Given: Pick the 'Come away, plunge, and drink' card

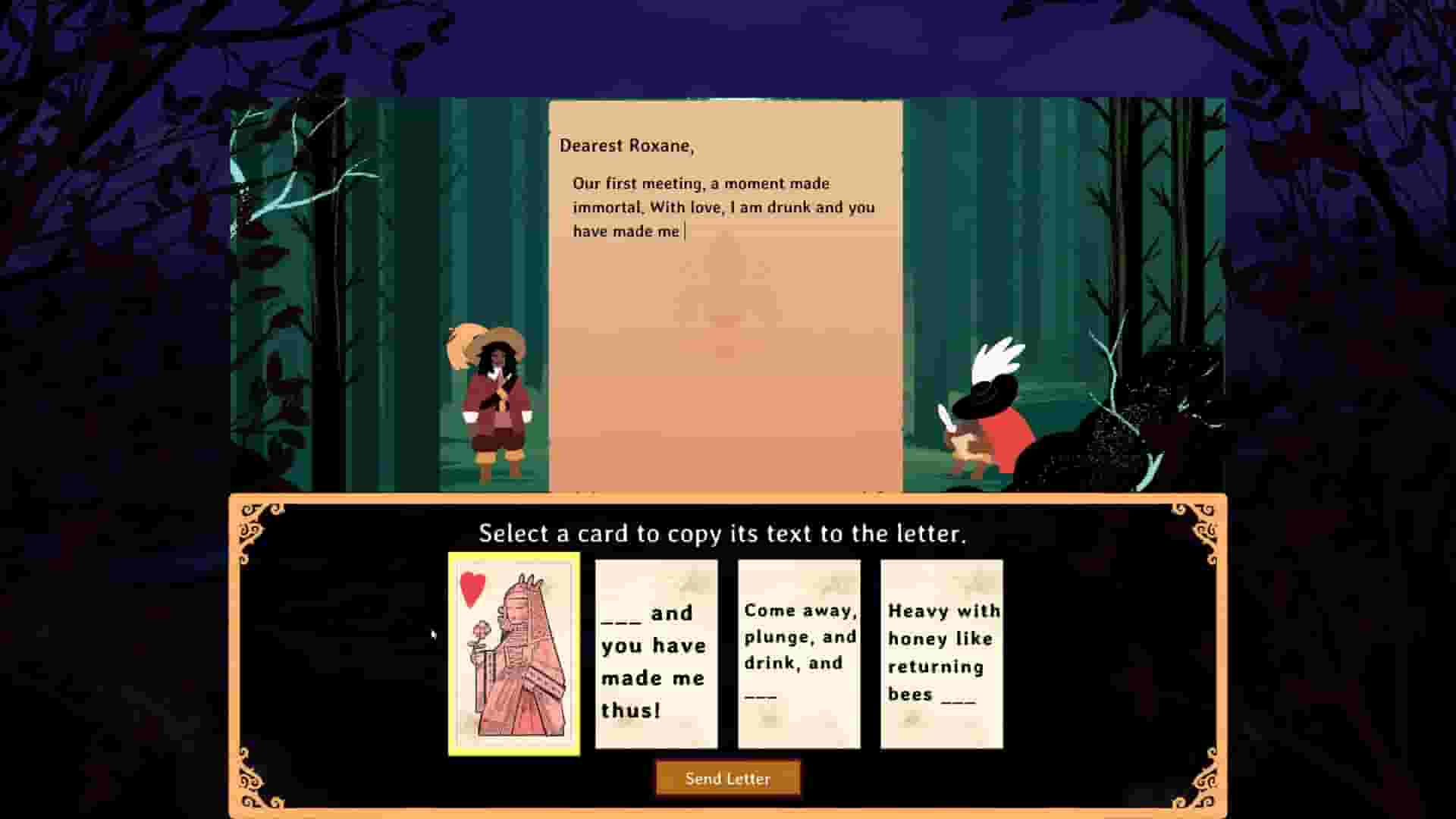Looking at the screenshot, I should [x=799, y=652].
